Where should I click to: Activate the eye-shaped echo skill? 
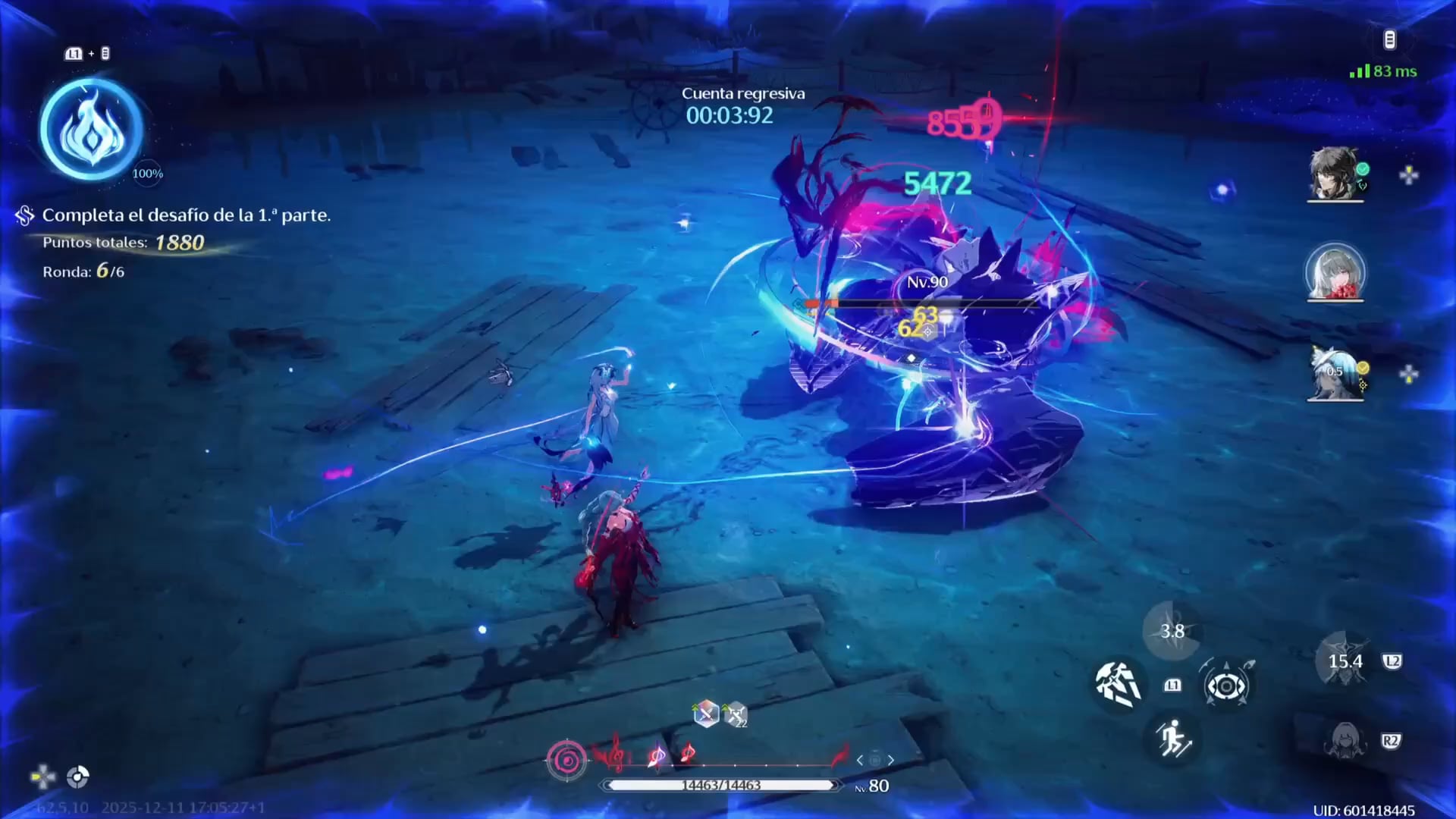coord(1225,686)
